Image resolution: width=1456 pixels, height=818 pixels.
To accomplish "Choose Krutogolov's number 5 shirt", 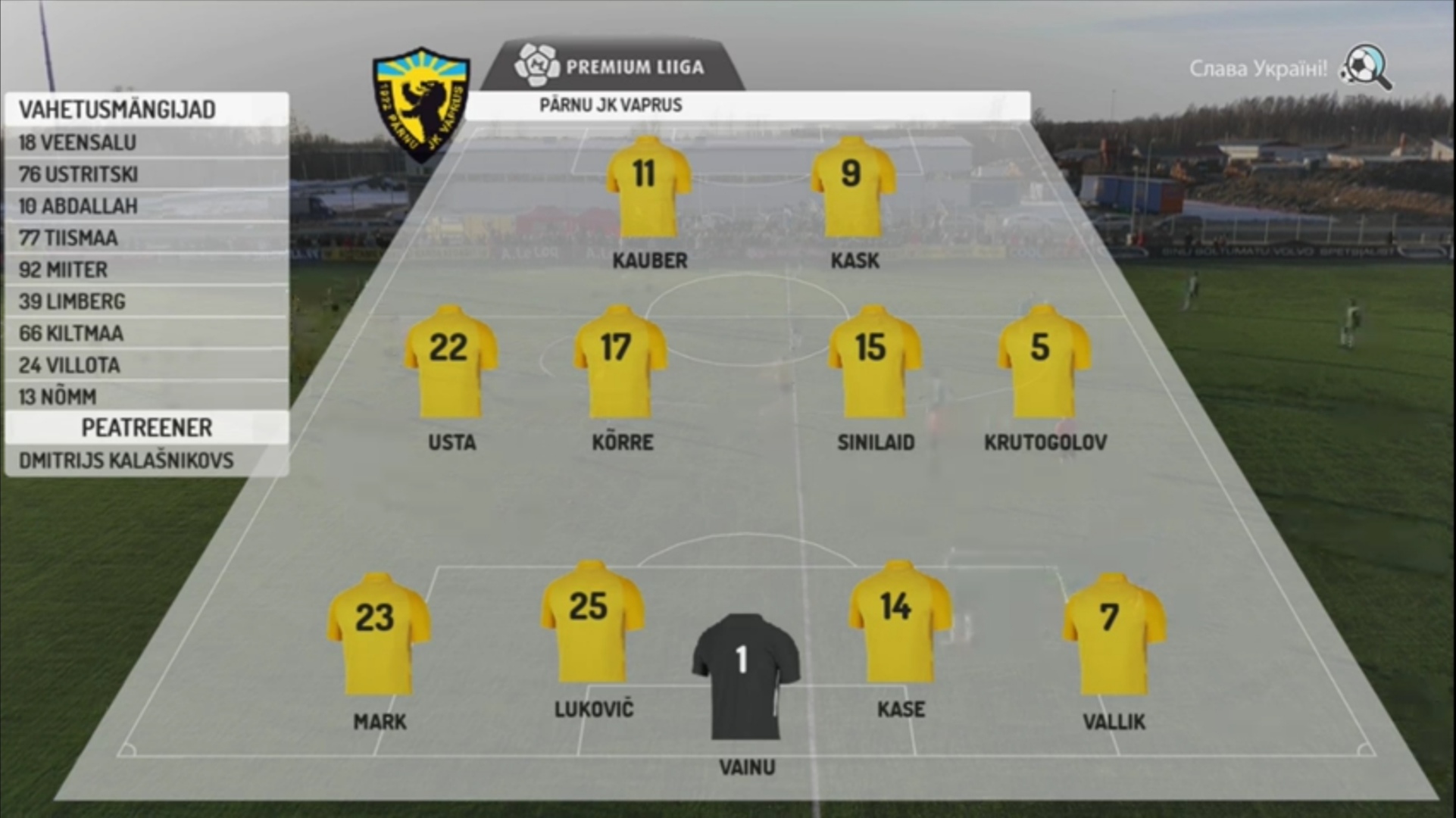I will [x=1043, y=361].
